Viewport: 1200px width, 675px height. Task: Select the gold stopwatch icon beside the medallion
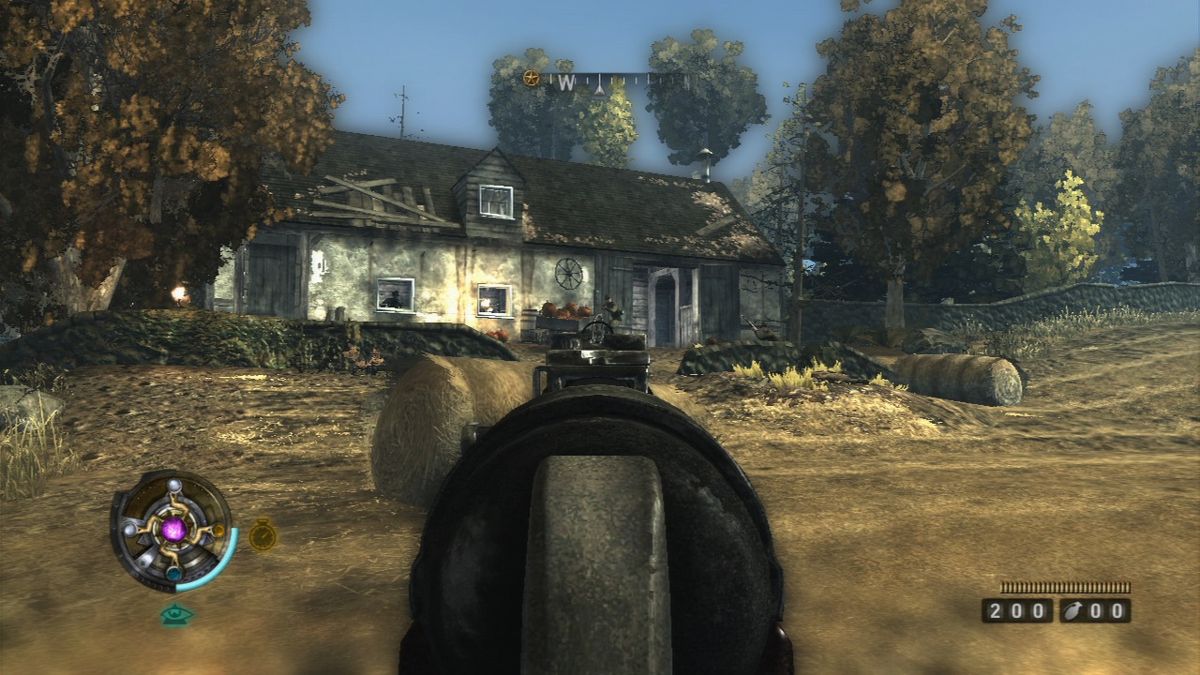point(263,534)
